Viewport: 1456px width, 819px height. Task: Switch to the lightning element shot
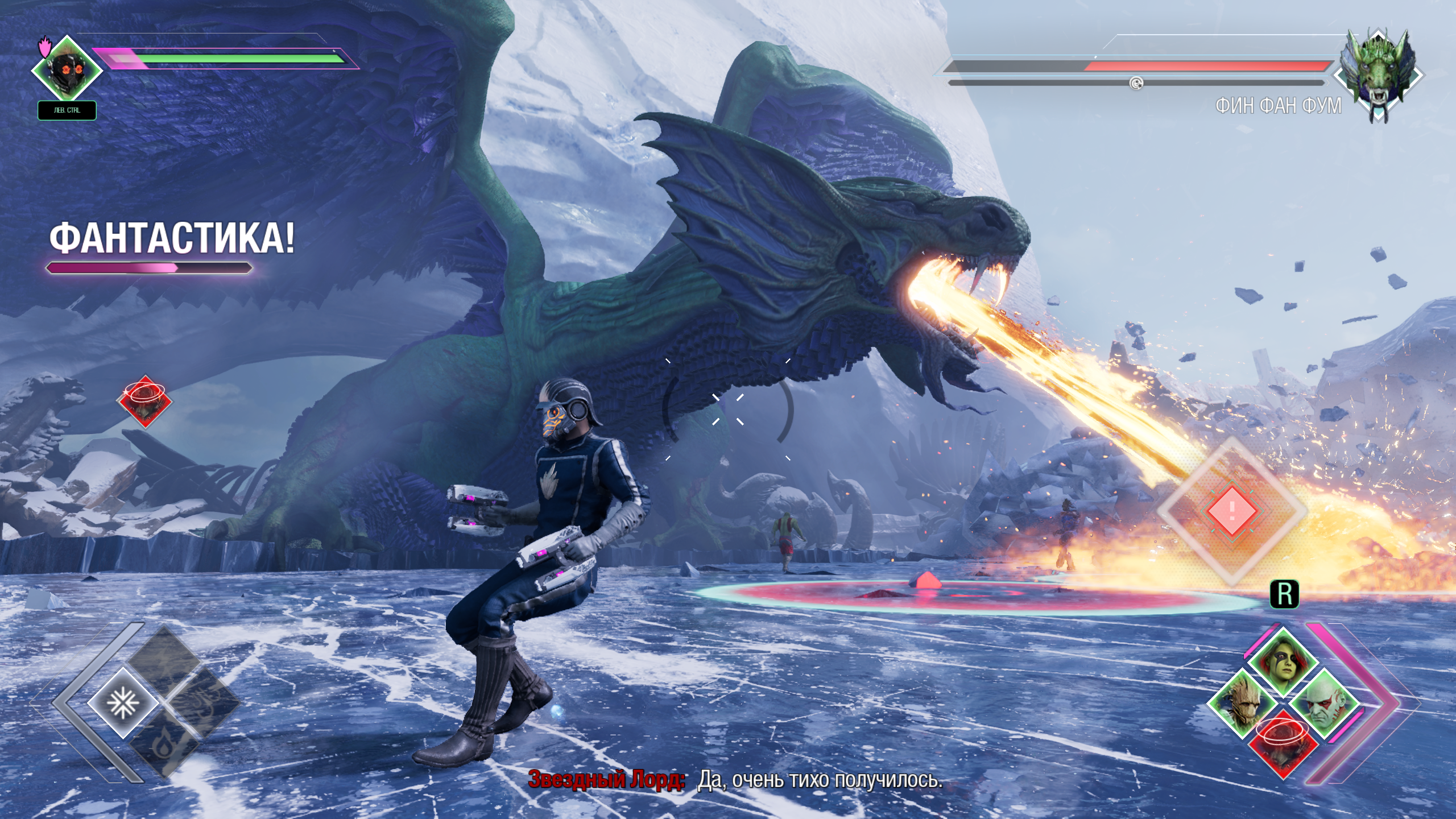pos(165,661)
